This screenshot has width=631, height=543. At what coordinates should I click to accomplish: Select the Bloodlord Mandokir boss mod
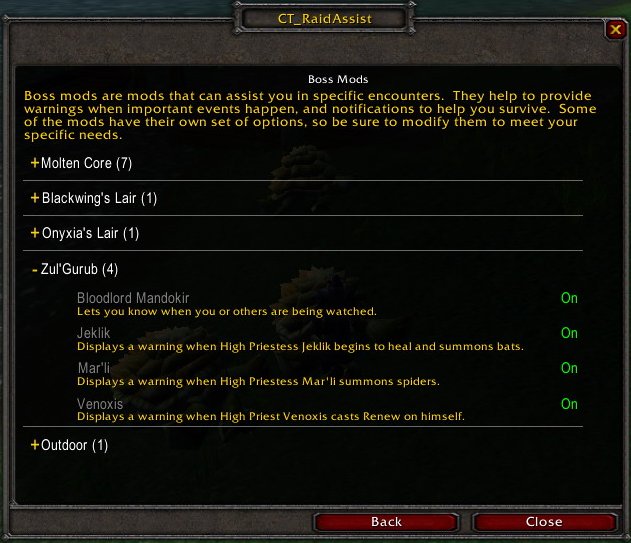click(x=133, y=298)
